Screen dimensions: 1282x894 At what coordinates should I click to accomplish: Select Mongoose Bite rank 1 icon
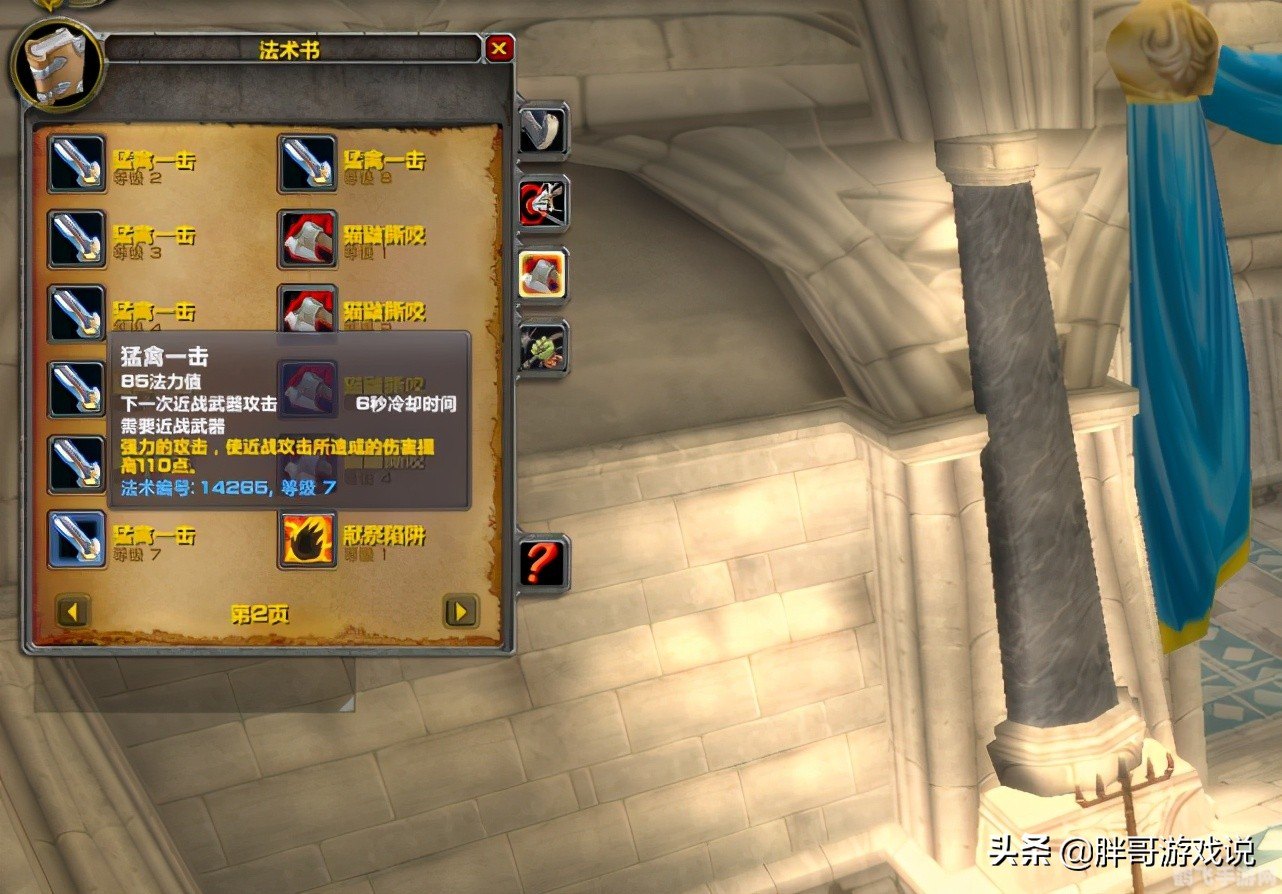[307, 238]
